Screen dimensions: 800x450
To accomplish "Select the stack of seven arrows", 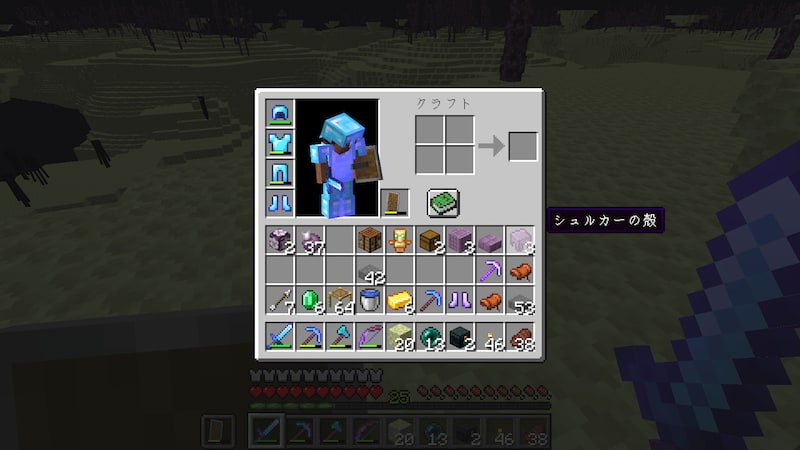I will pyautogui.click(x=280, y=300).
